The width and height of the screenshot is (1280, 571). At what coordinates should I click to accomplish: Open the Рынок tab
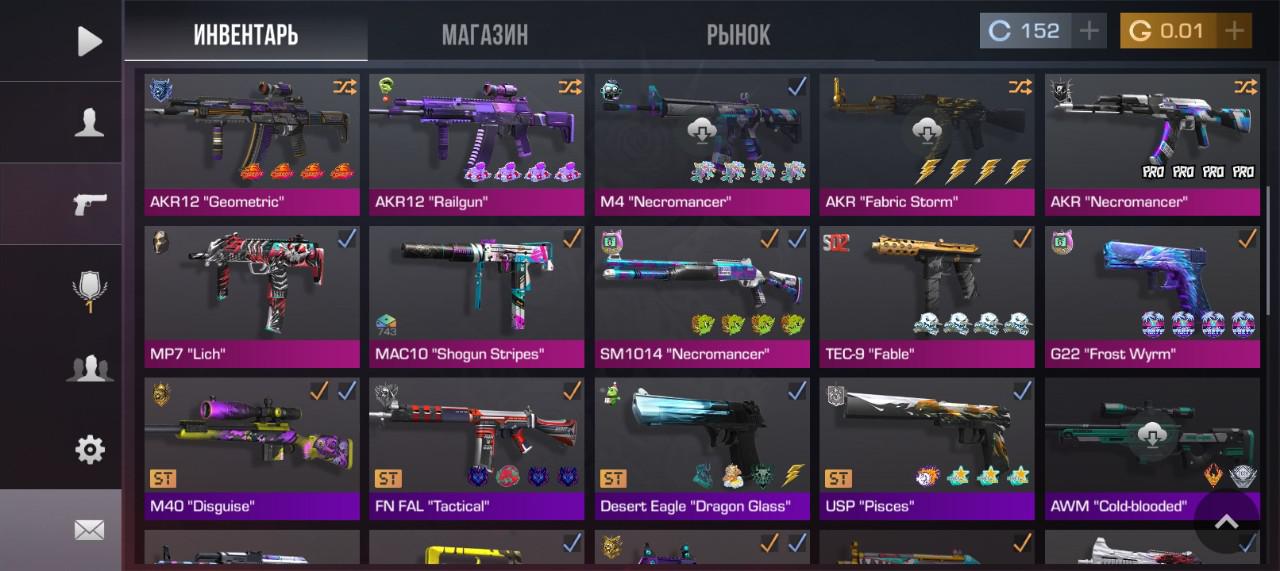[x=738, y=35]
